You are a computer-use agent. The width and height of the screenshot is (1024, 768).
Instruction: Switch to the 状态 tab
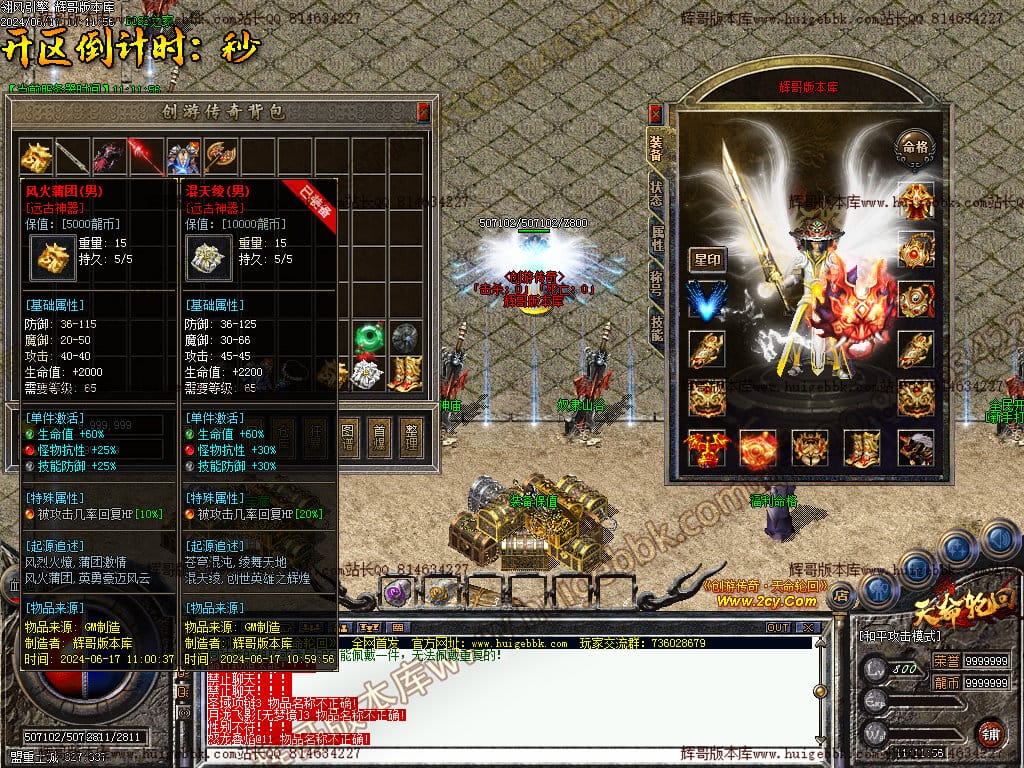tap(656, 195)
